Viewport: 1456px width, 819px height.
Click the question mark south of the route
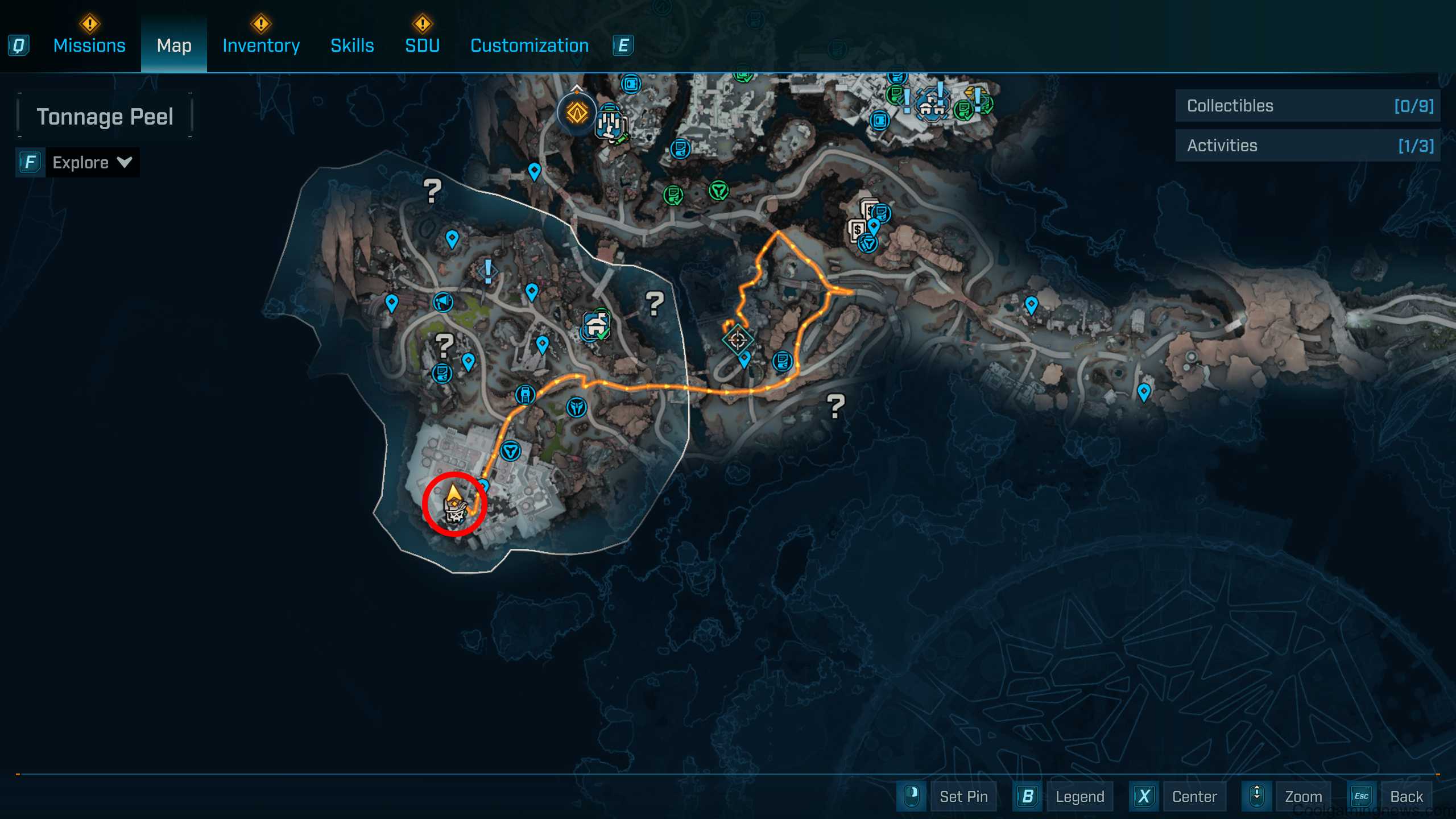835,406
